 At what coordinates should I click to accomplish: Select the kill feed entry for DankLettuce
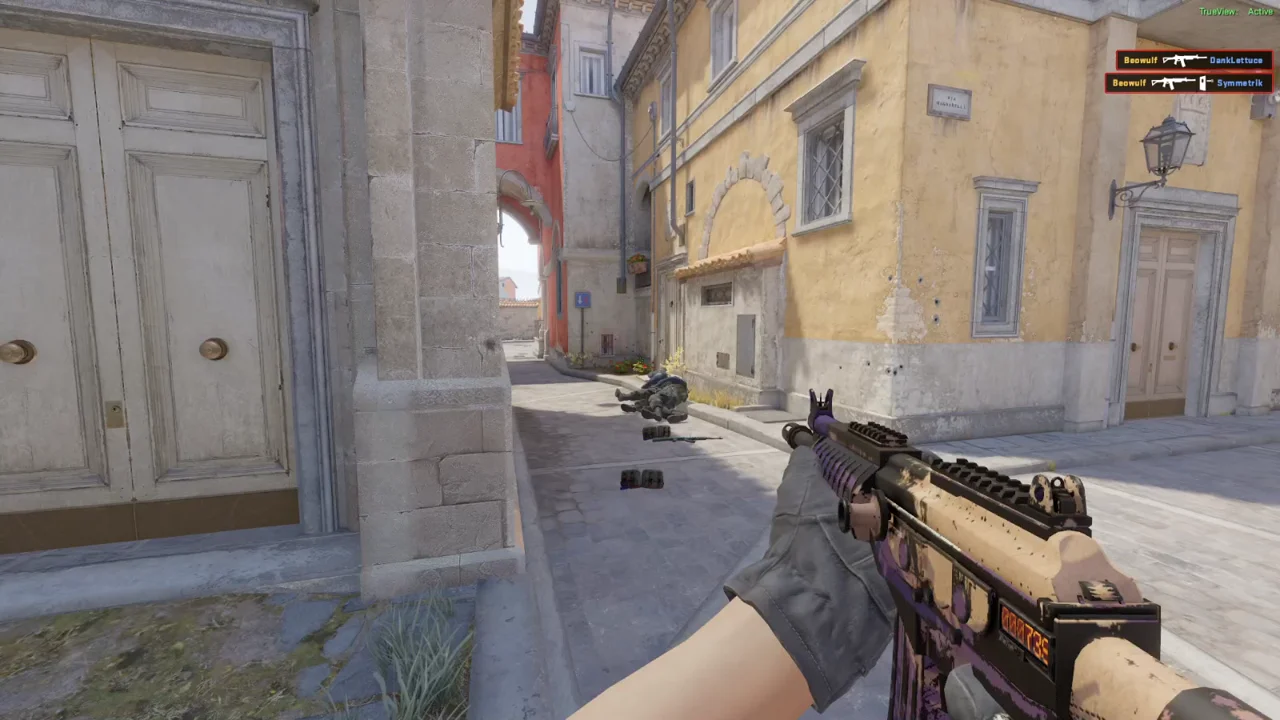pyautogui.click(x=1194, y=60)
